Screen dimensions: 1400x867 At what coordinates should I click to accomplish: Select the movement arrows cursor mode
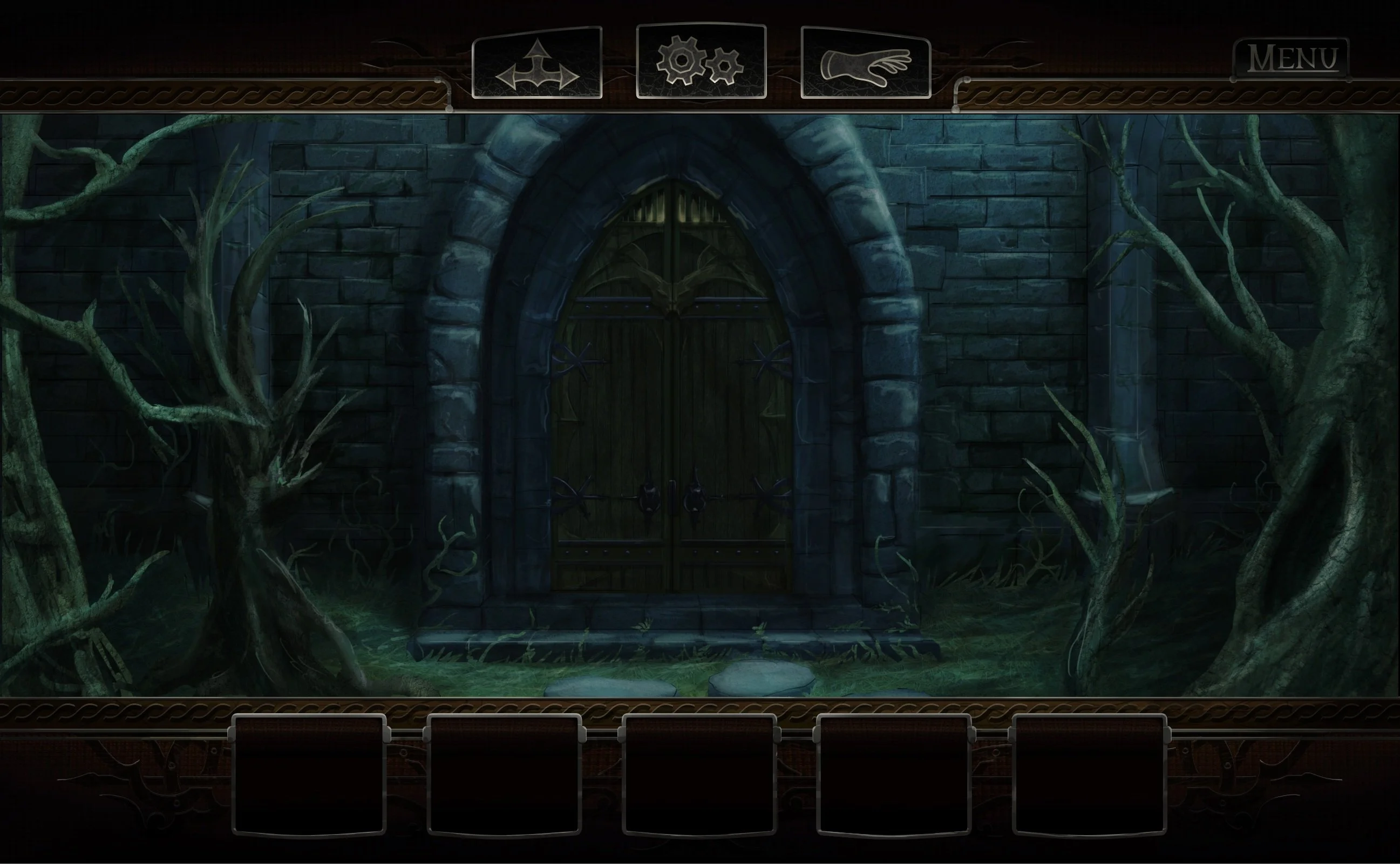pos(535,64)
